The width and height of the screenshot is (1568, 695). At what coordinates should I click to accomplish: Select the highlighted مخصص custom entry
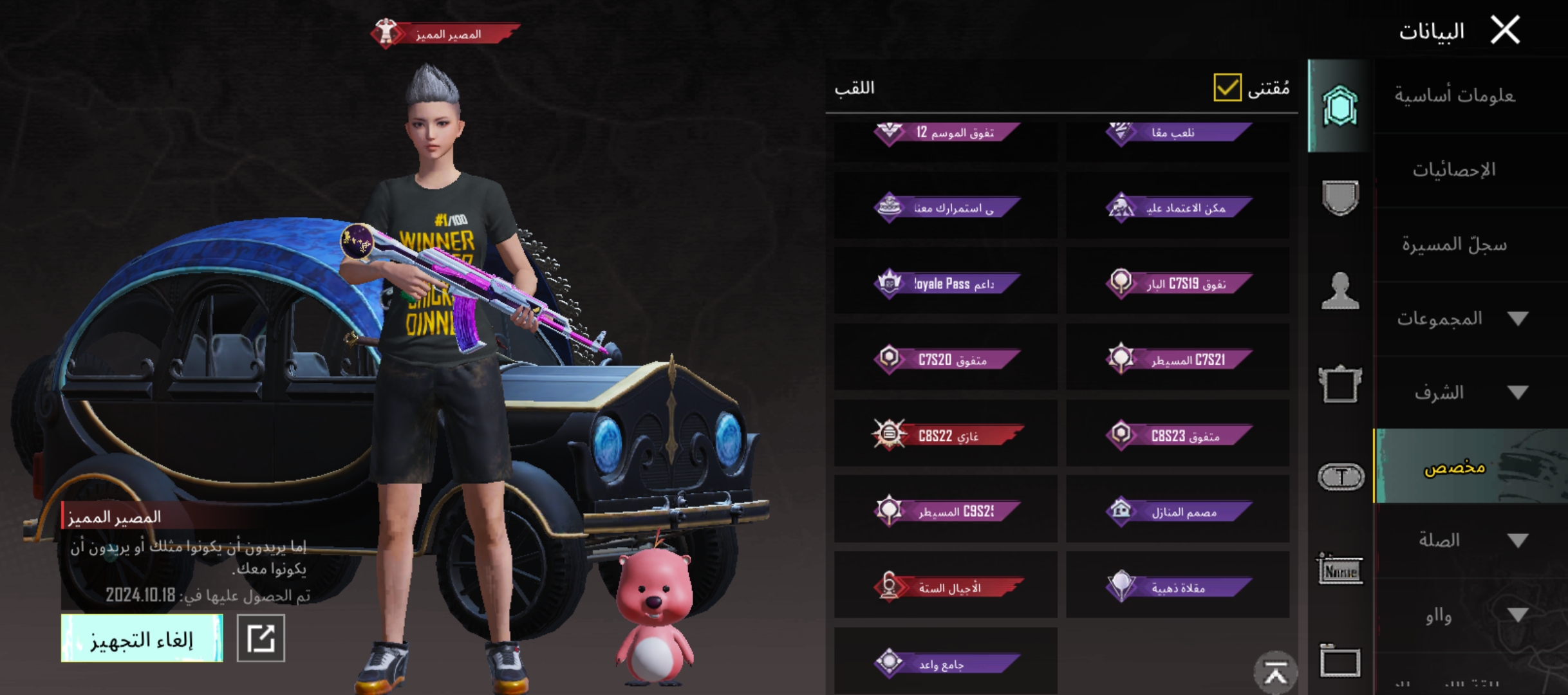point(1455,467)
